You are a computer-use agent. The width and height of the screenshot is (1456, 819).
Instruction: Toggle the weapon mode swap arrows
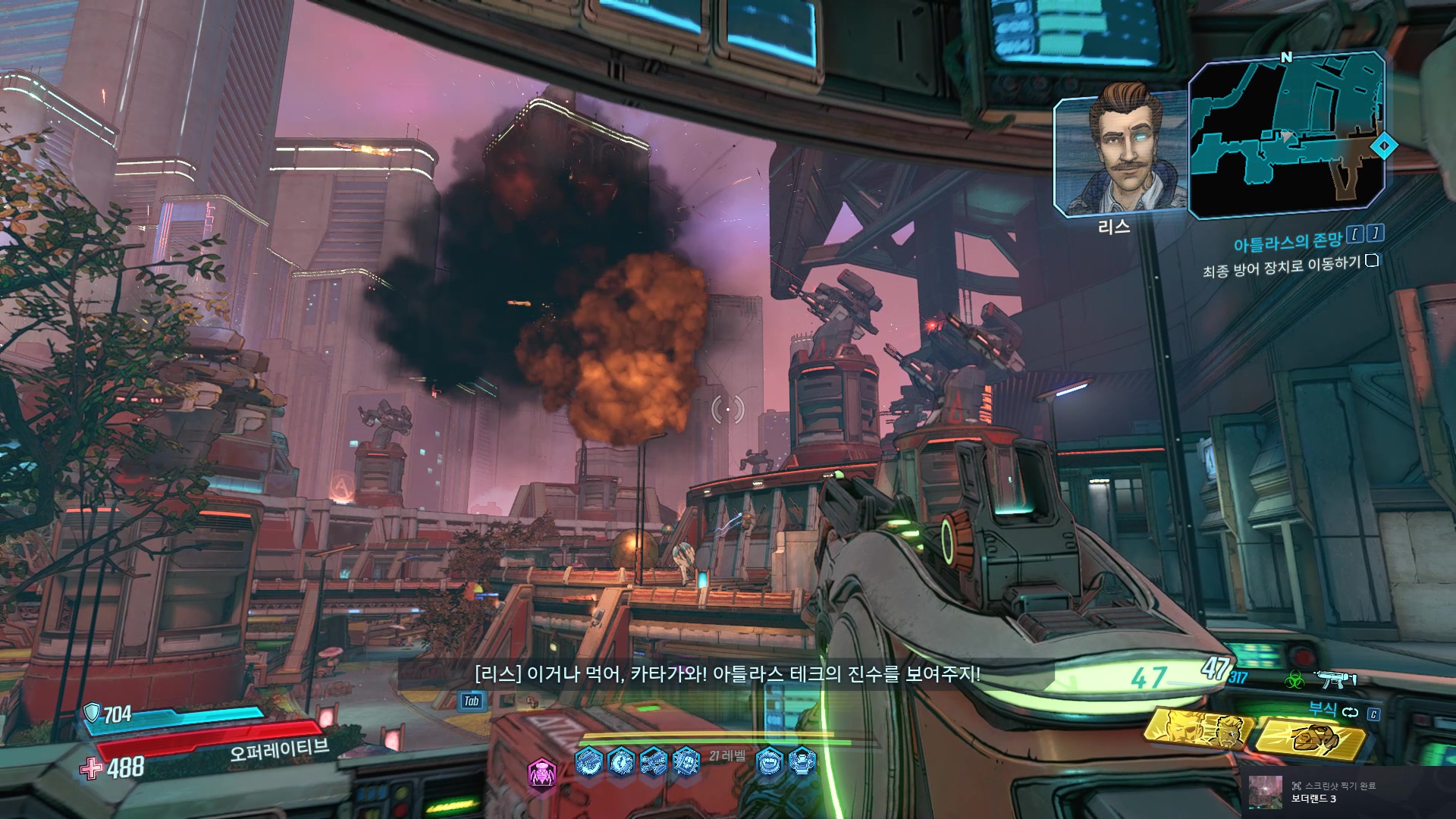coord(1351,712)
